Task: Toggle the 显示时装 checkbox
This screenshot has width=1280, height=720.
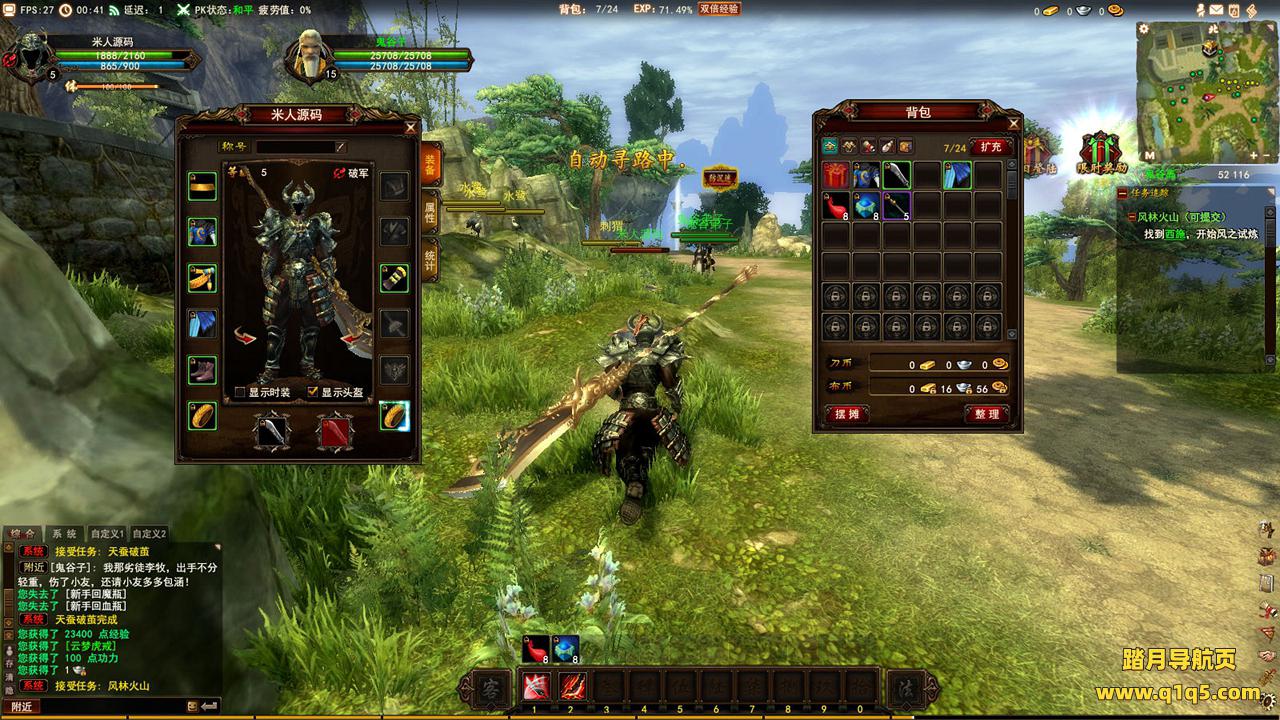Action: (240, 392)
